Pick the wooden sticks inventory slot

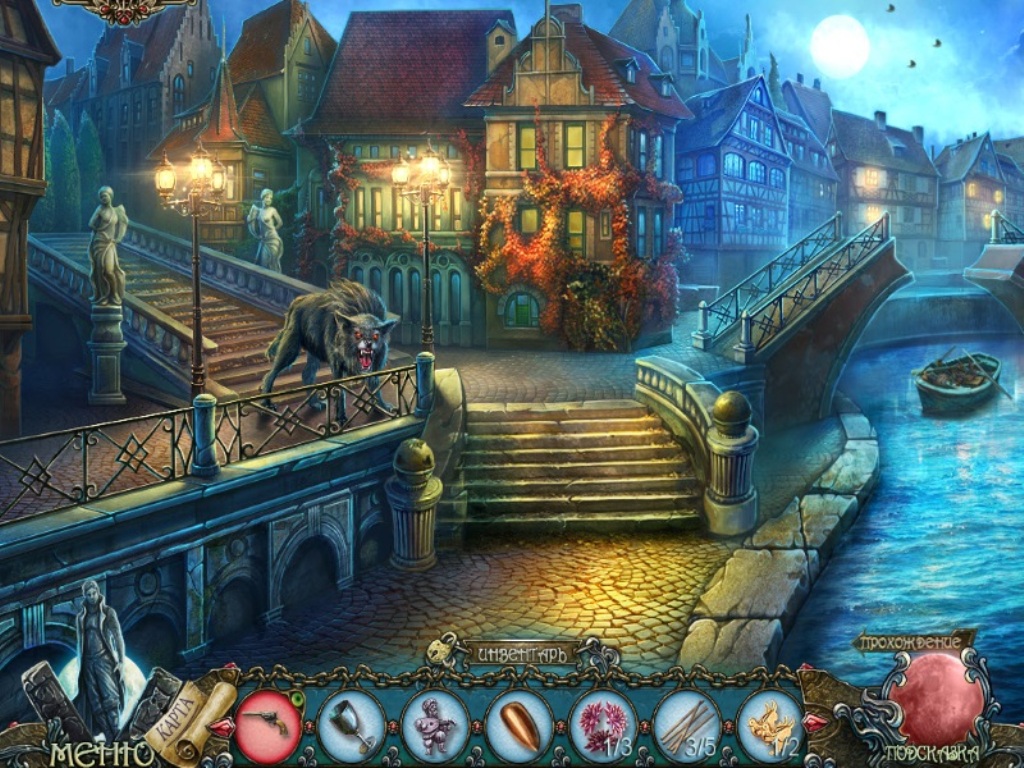click(x=687, y=724)
